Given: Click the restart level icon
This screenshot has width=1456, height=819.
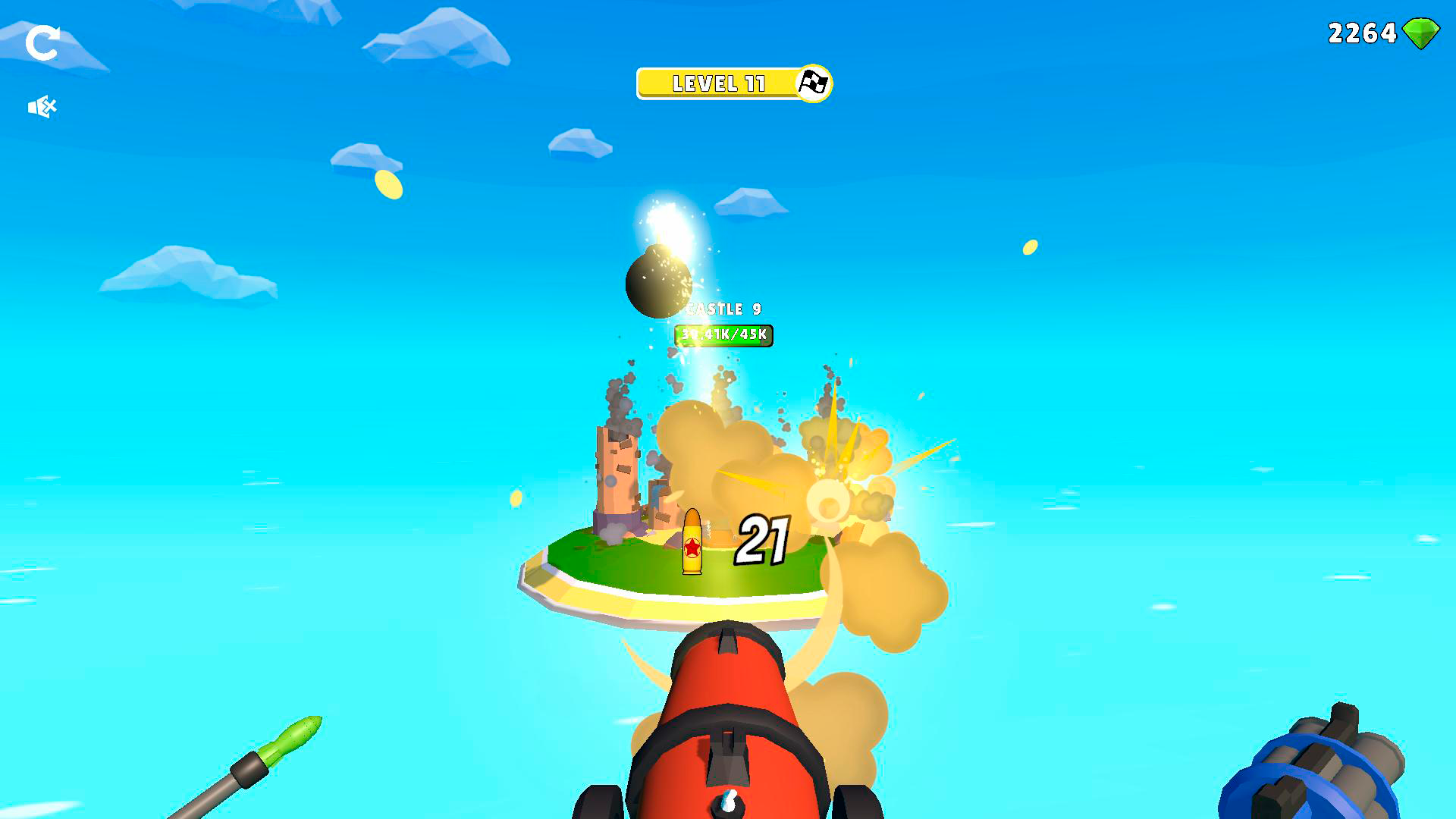Looking at the screenshot, I should pyautogui.click(x=43, y=43).
